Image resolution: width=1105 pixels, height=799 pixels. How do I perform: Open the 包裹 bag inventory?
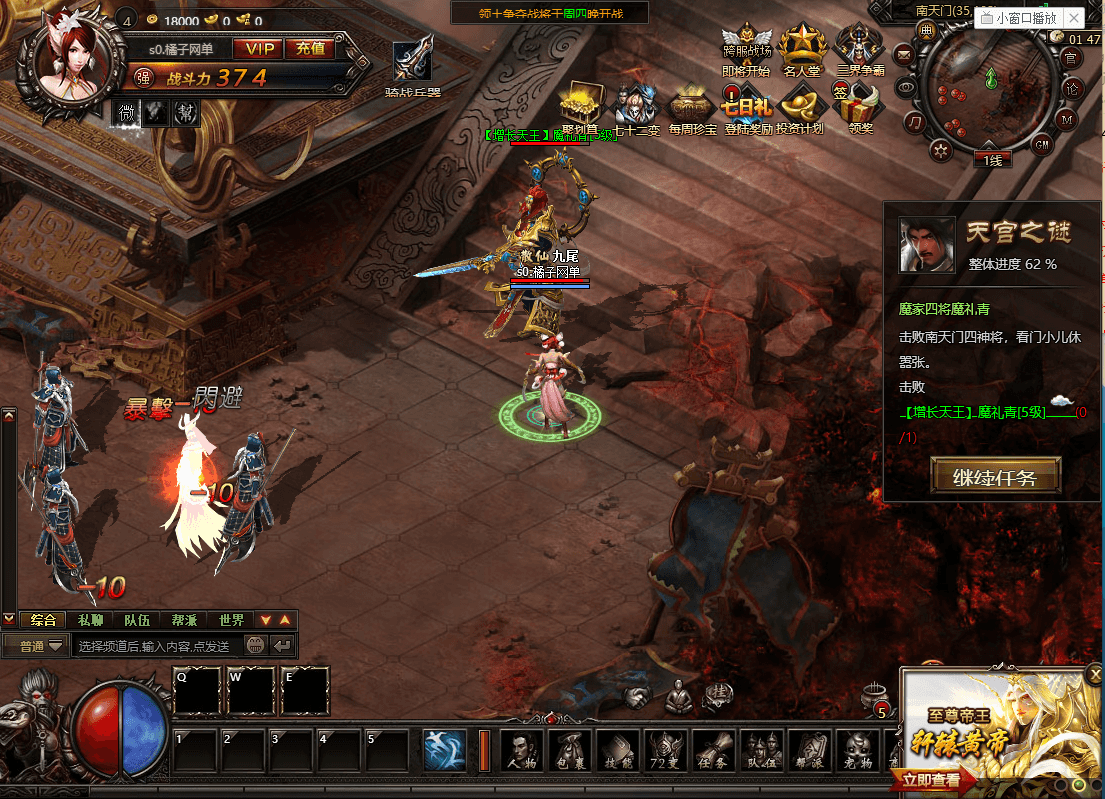point(571,750)
